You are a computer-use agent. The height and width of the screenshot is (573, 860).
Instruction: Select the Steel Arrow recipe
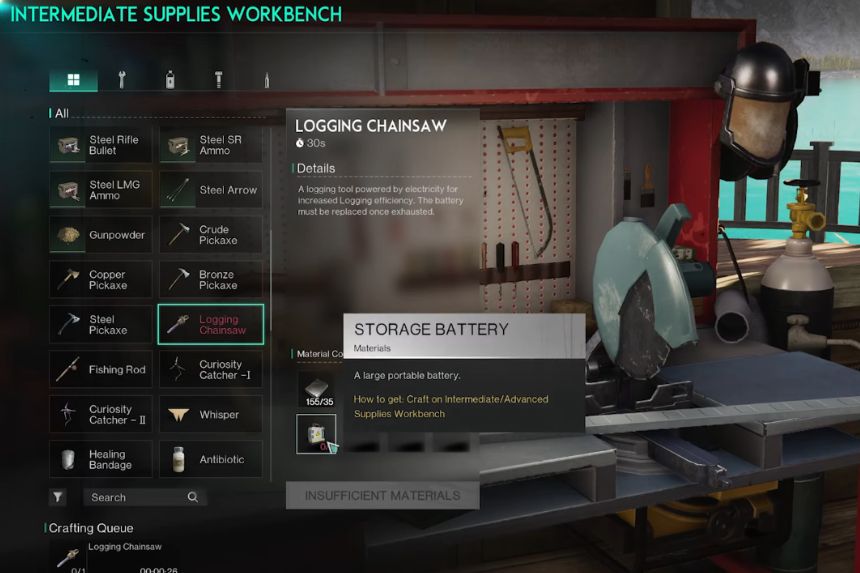tap(211, 190)
